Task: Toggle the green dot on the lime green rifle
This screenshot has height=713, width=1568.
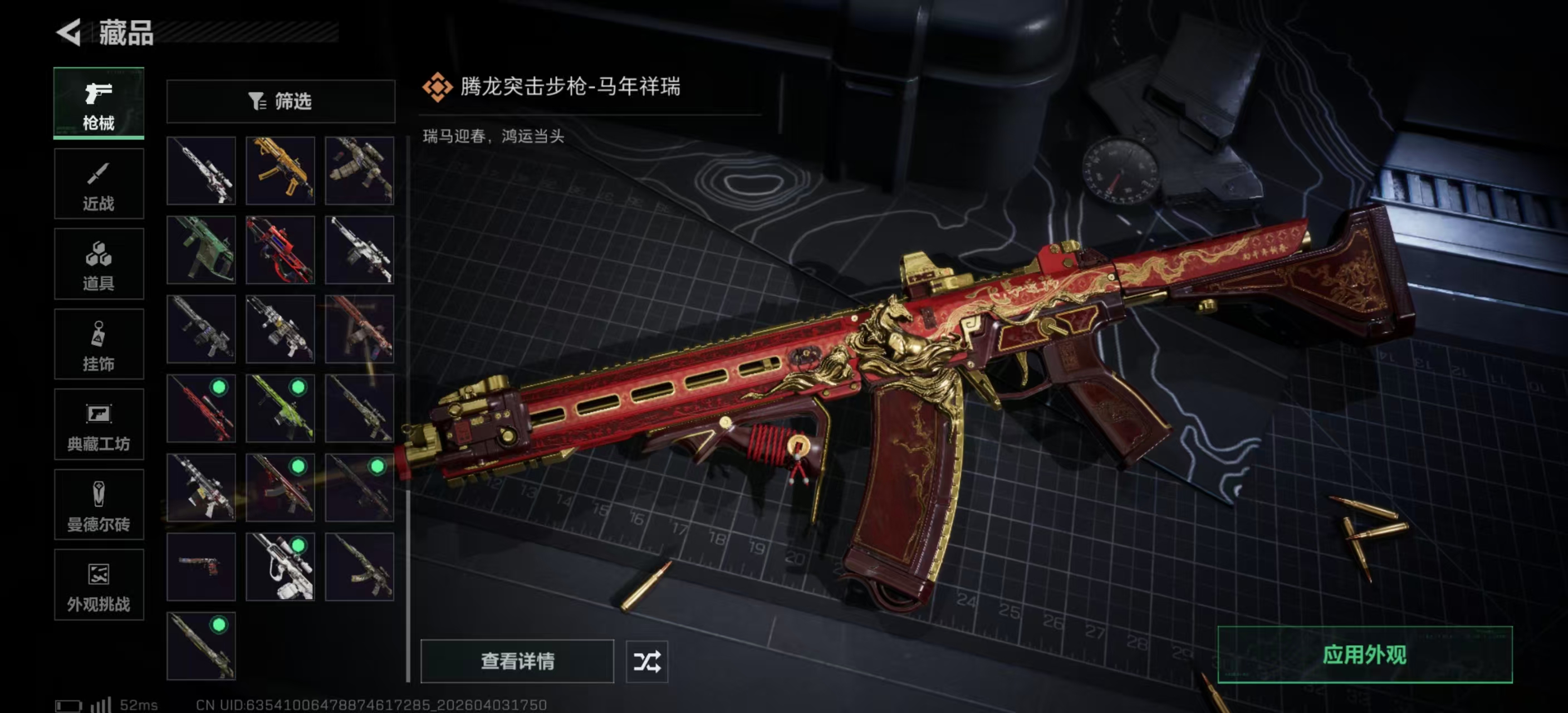Action: click(298, 387)
